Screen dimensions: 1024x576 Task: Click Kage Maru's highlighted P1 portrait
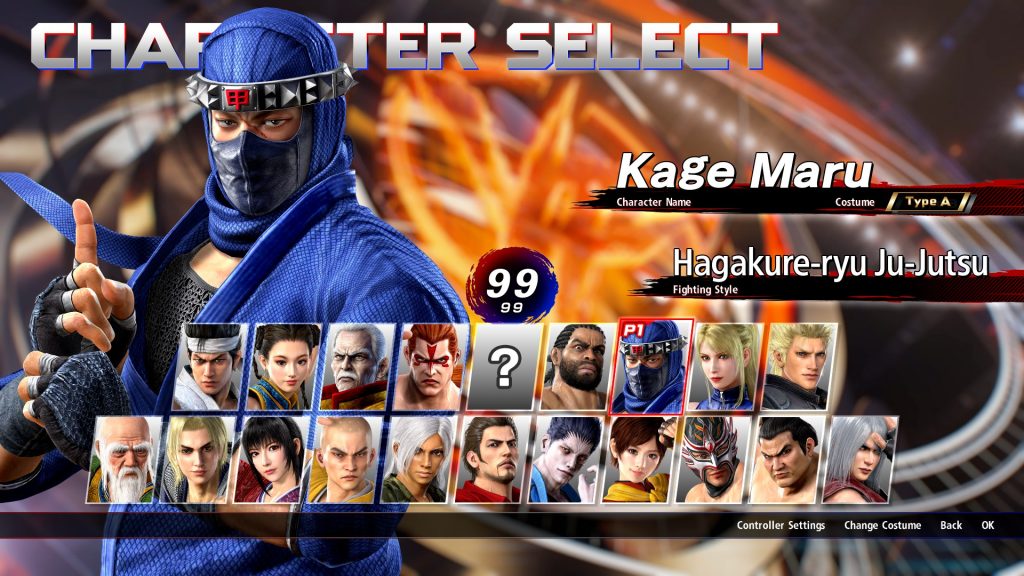(x=653, y=367)
